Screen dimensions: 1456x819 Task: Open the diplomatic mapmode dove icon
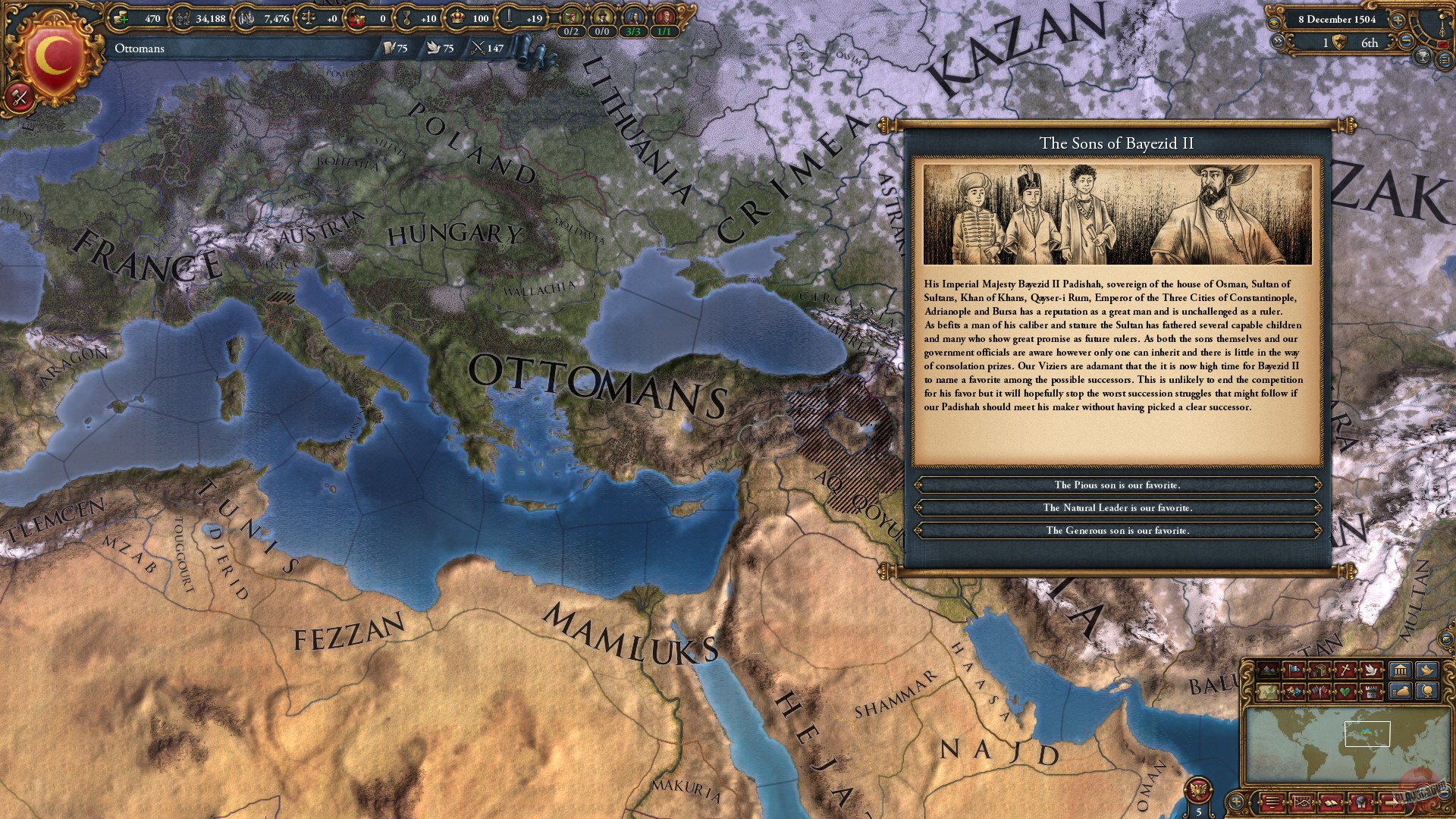point(1369,670)
